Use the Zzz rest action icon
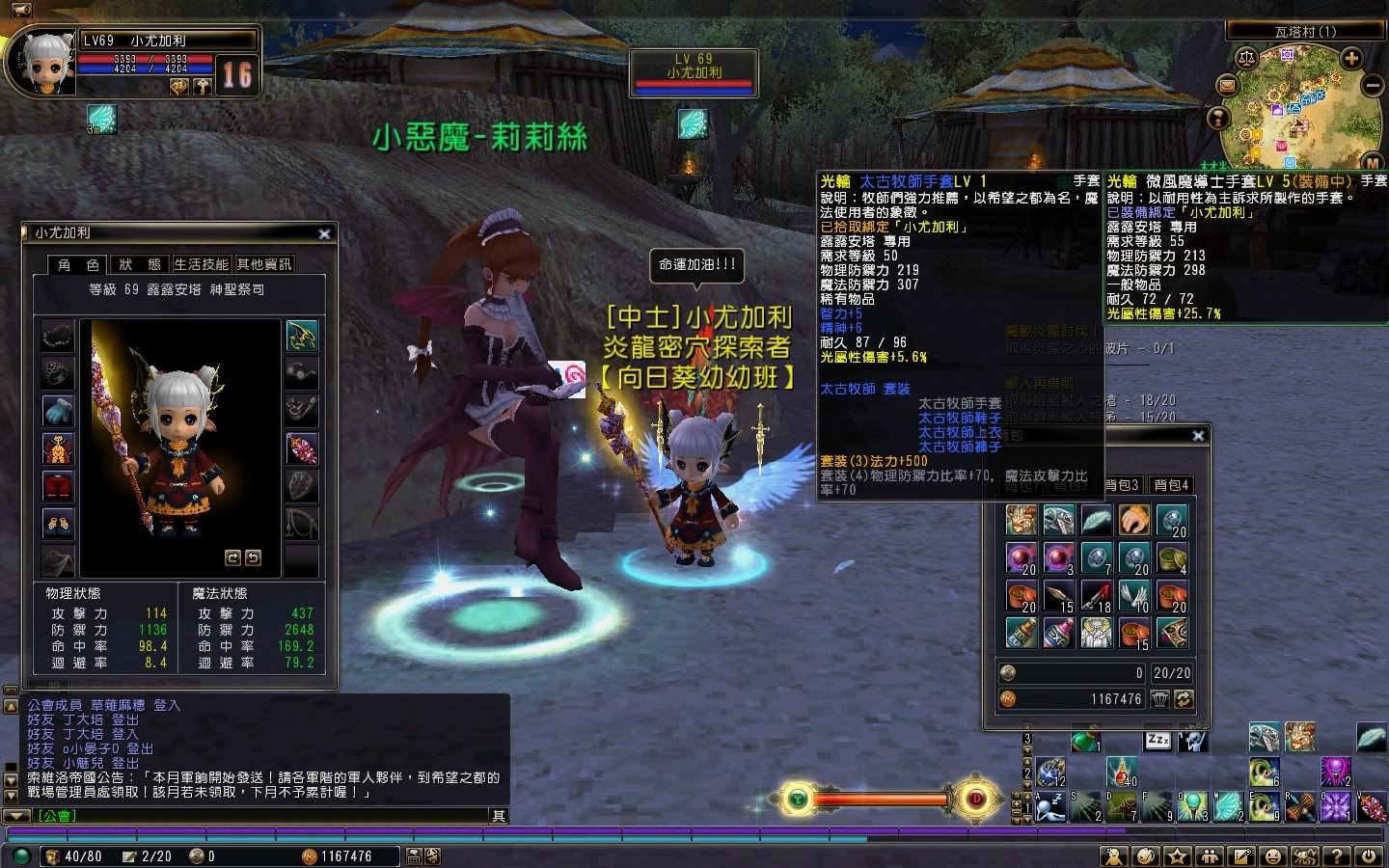The height and width of the screenshot is (868, 1389). tap(1157, 740)
